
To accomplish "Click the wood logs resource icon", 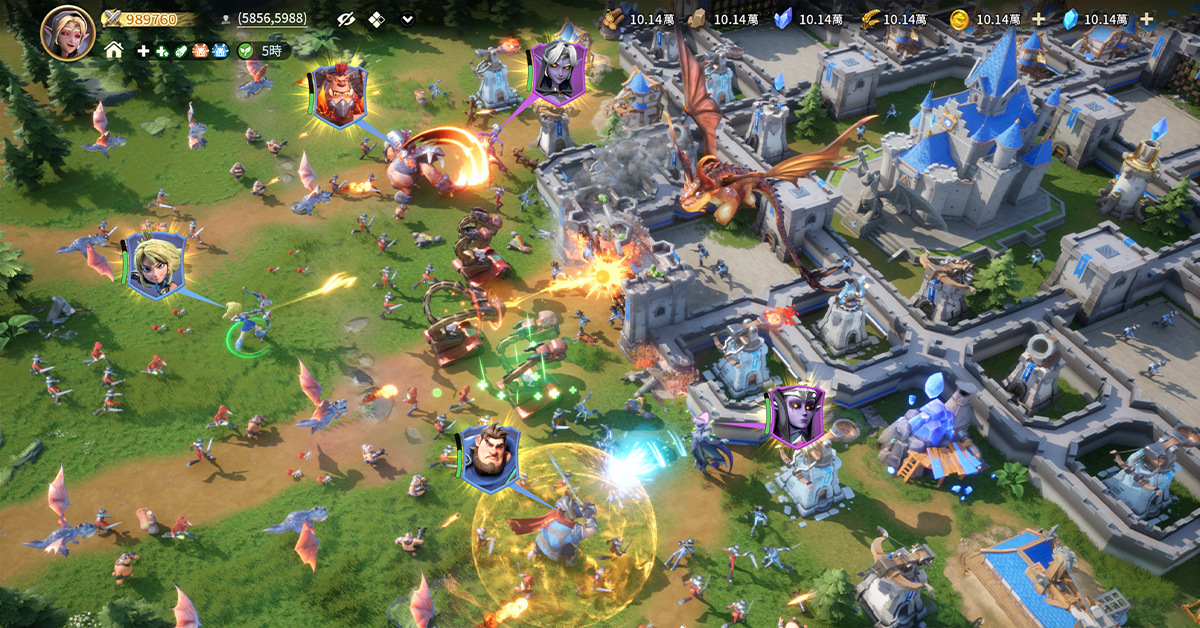I will tap(614, 19).
